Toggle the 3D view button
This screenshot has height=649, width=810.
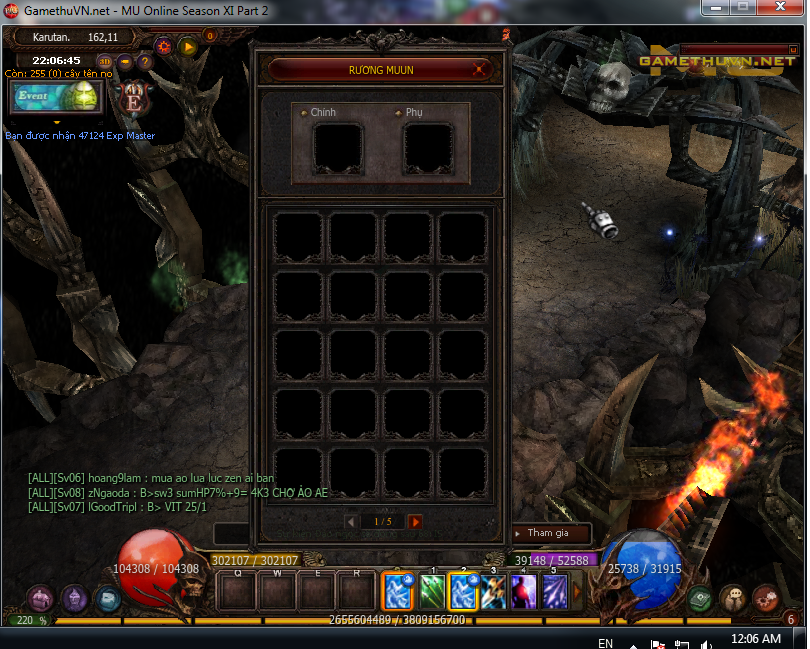(x=105, y=61)
